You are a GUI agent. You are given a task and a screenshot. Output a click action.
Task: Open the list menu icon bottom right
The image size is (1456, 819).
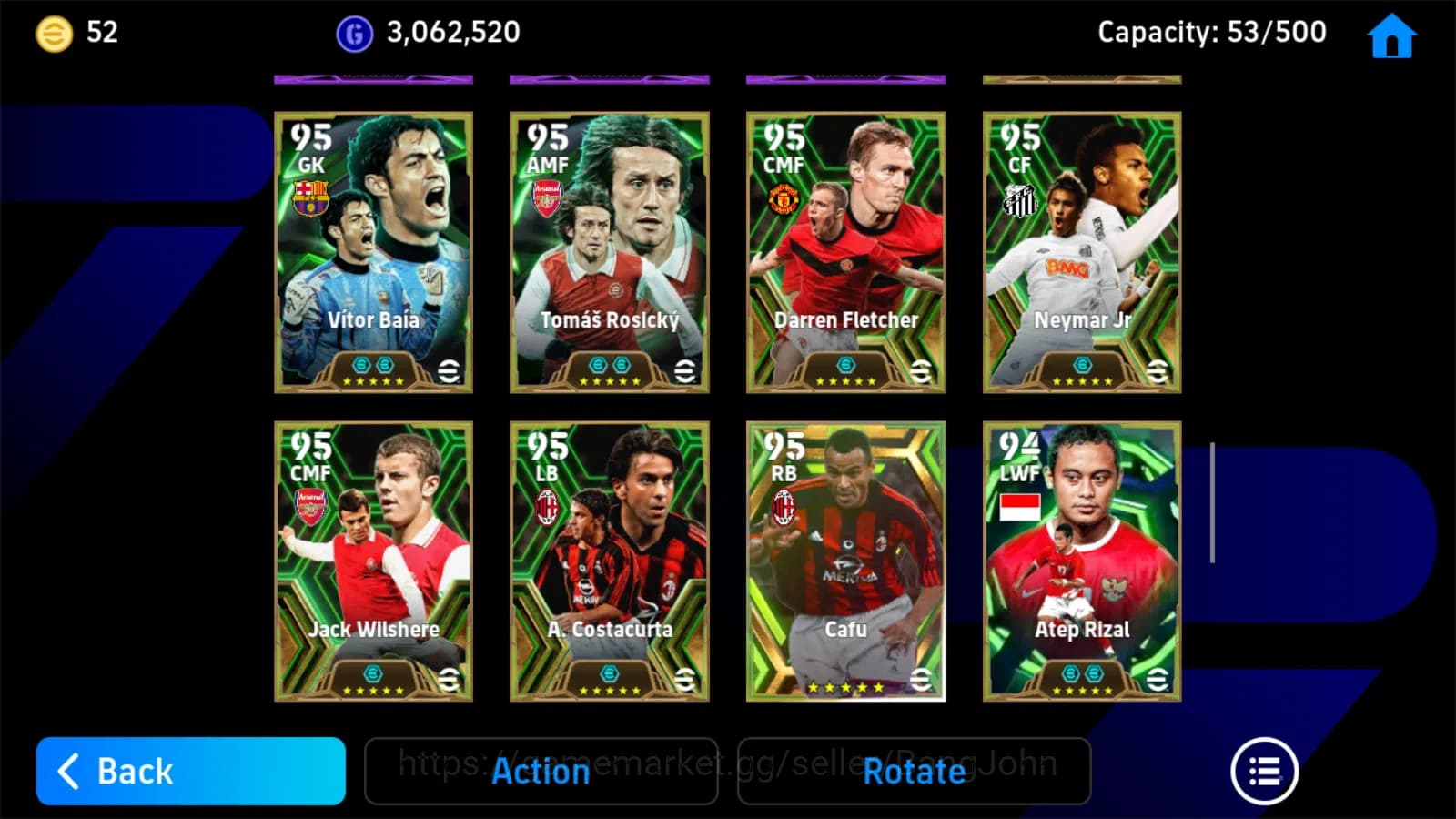coord(1264,770)
